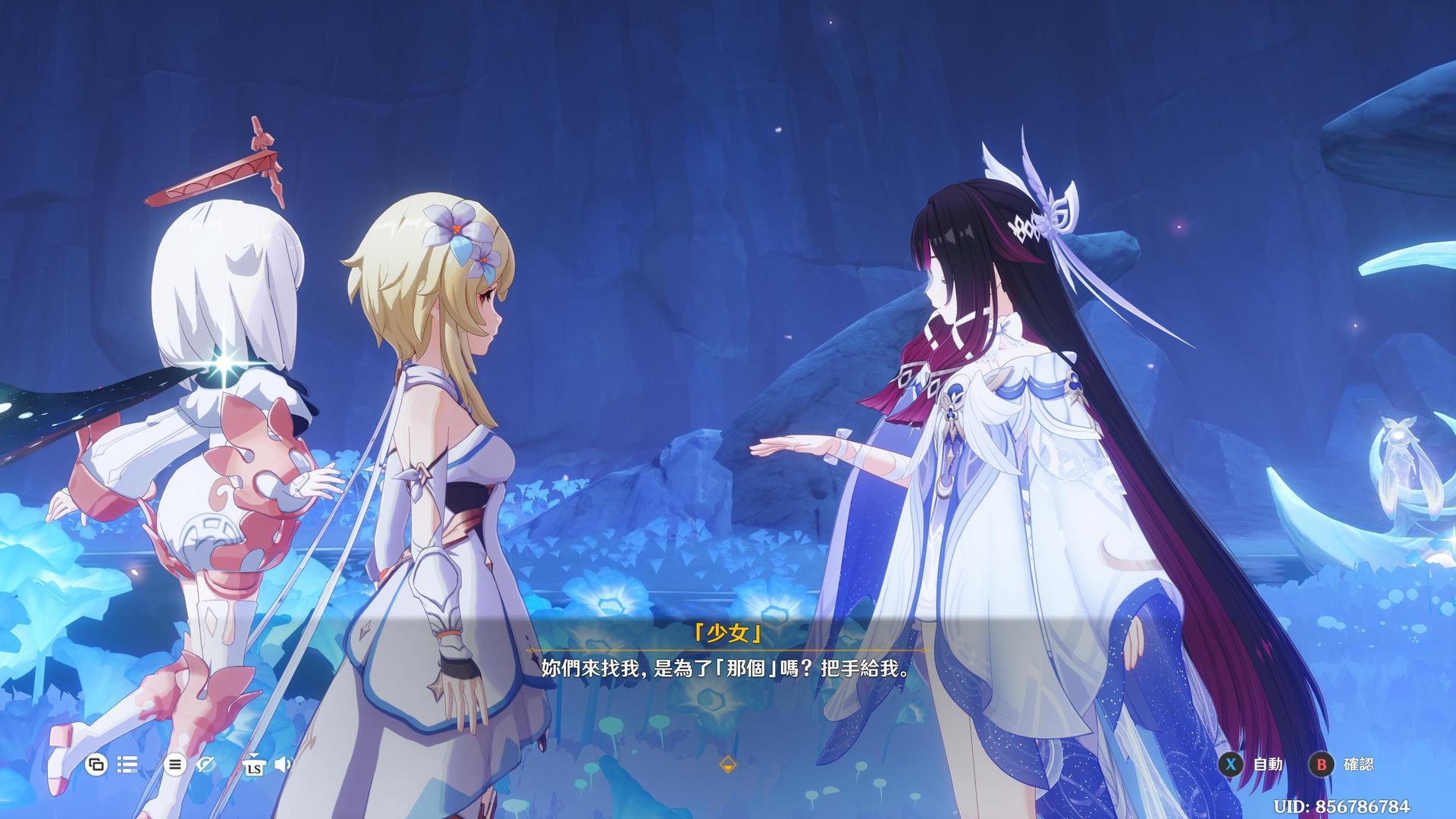Click the speaker voice playback icon
The image size is (1456, 819).
click(283, 764)
